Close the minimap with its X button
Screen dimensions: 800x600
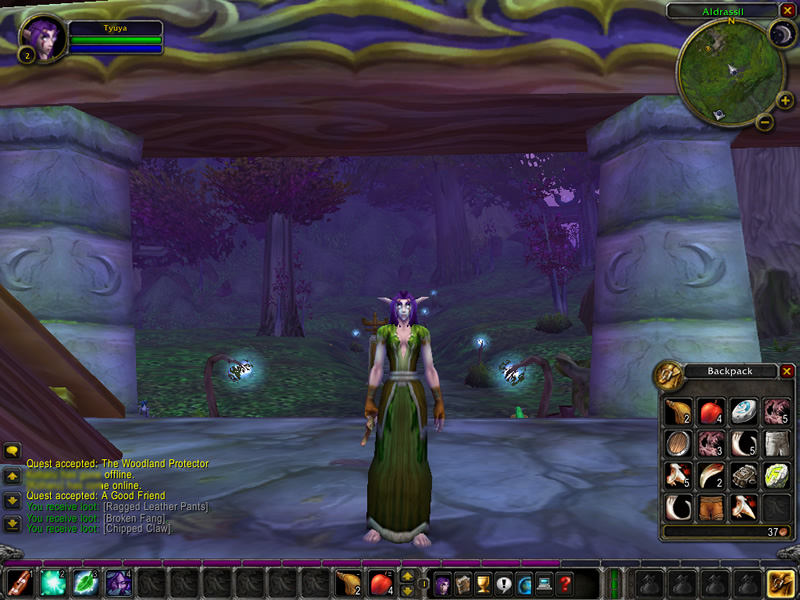point(787,10)
